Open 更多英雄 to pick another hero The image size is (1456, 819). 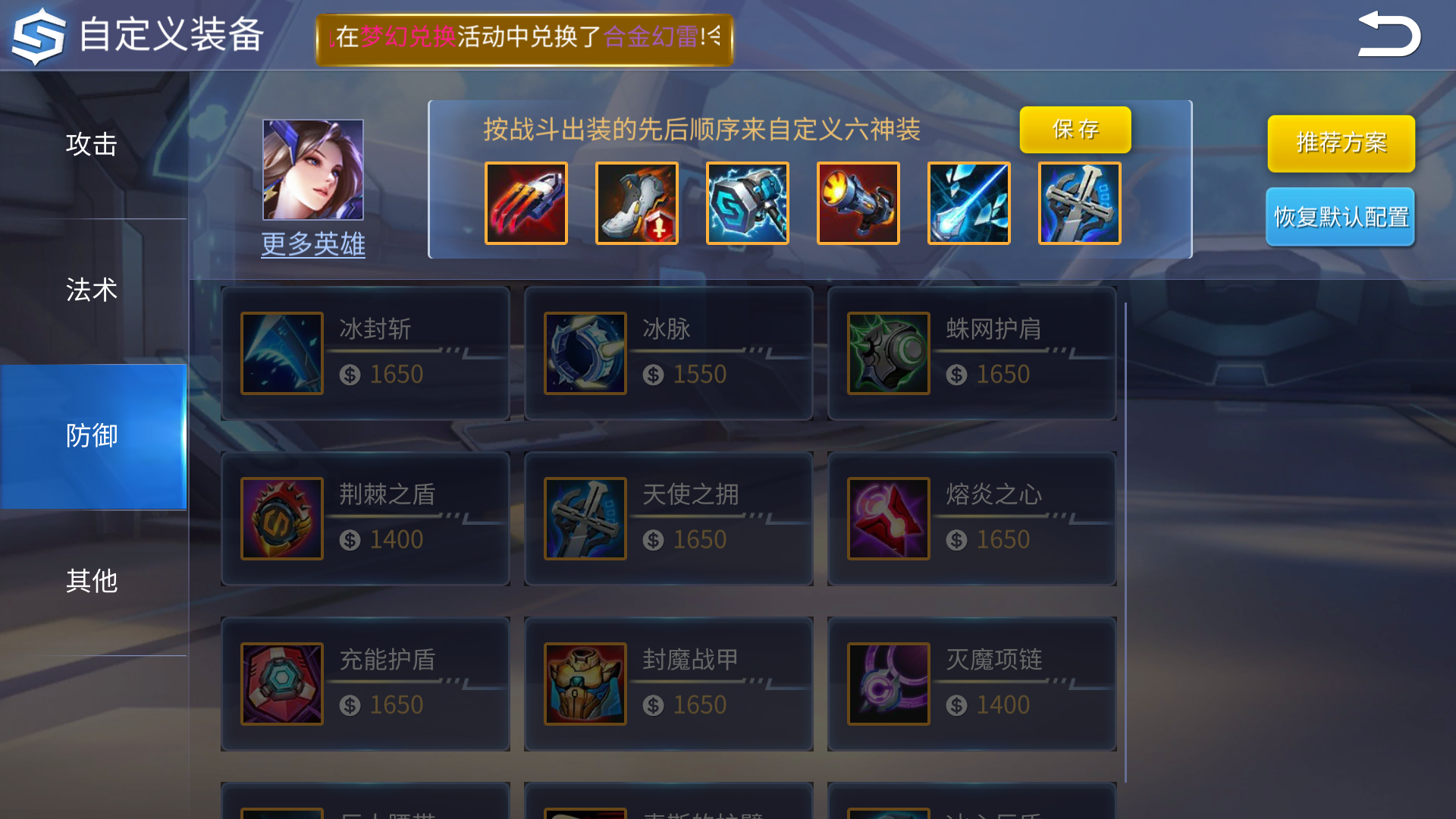[312, 244]
